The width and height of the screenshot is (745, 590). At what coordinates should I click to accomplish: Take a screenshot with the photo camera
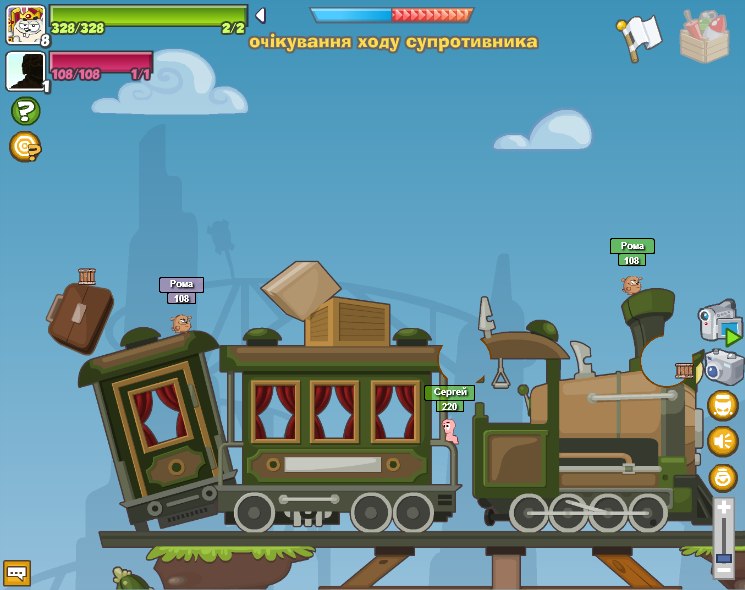723,367
